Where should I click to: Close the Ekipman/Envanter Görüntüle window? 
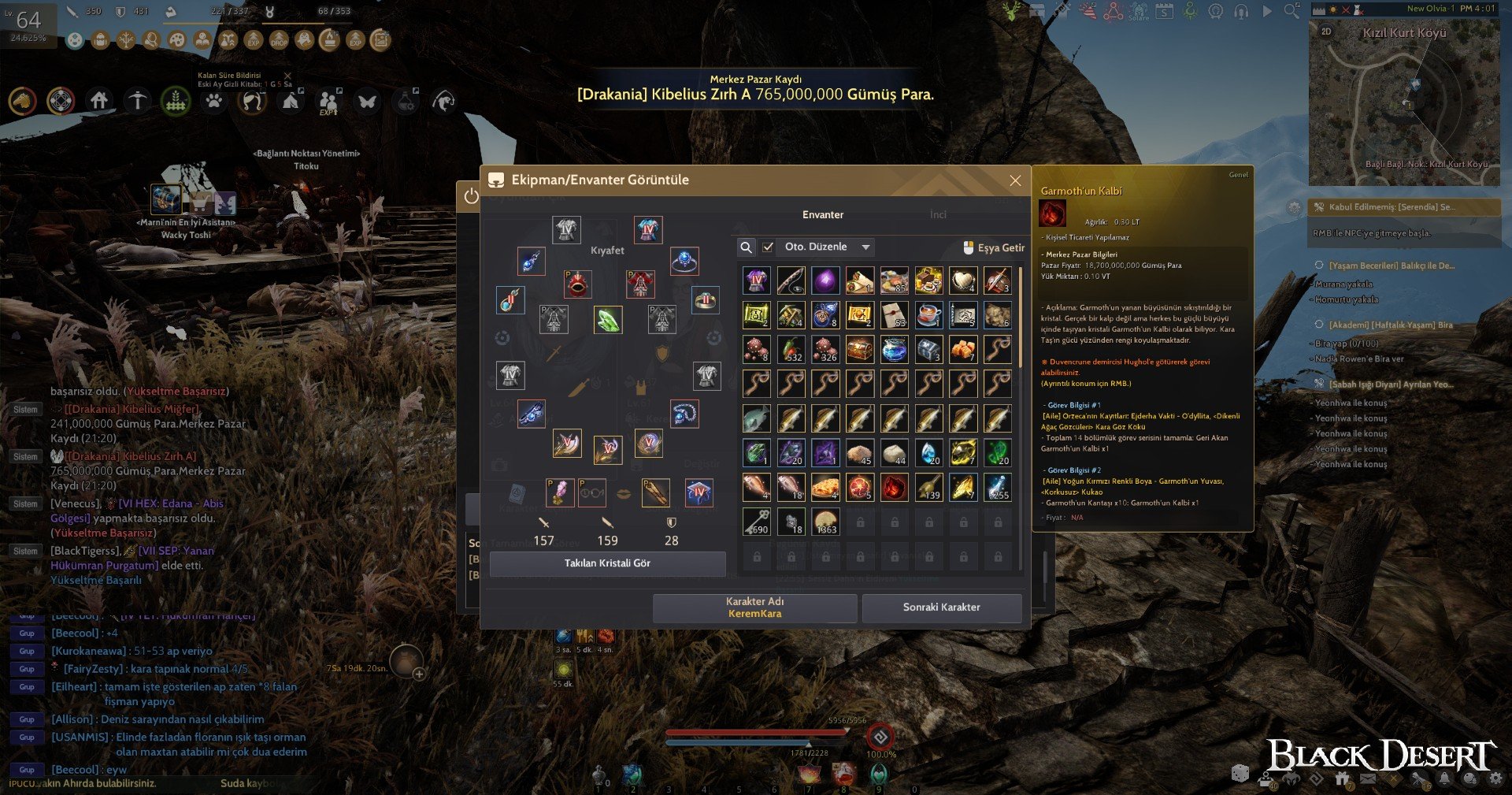pyautogui.click(x=1015, y=180)
